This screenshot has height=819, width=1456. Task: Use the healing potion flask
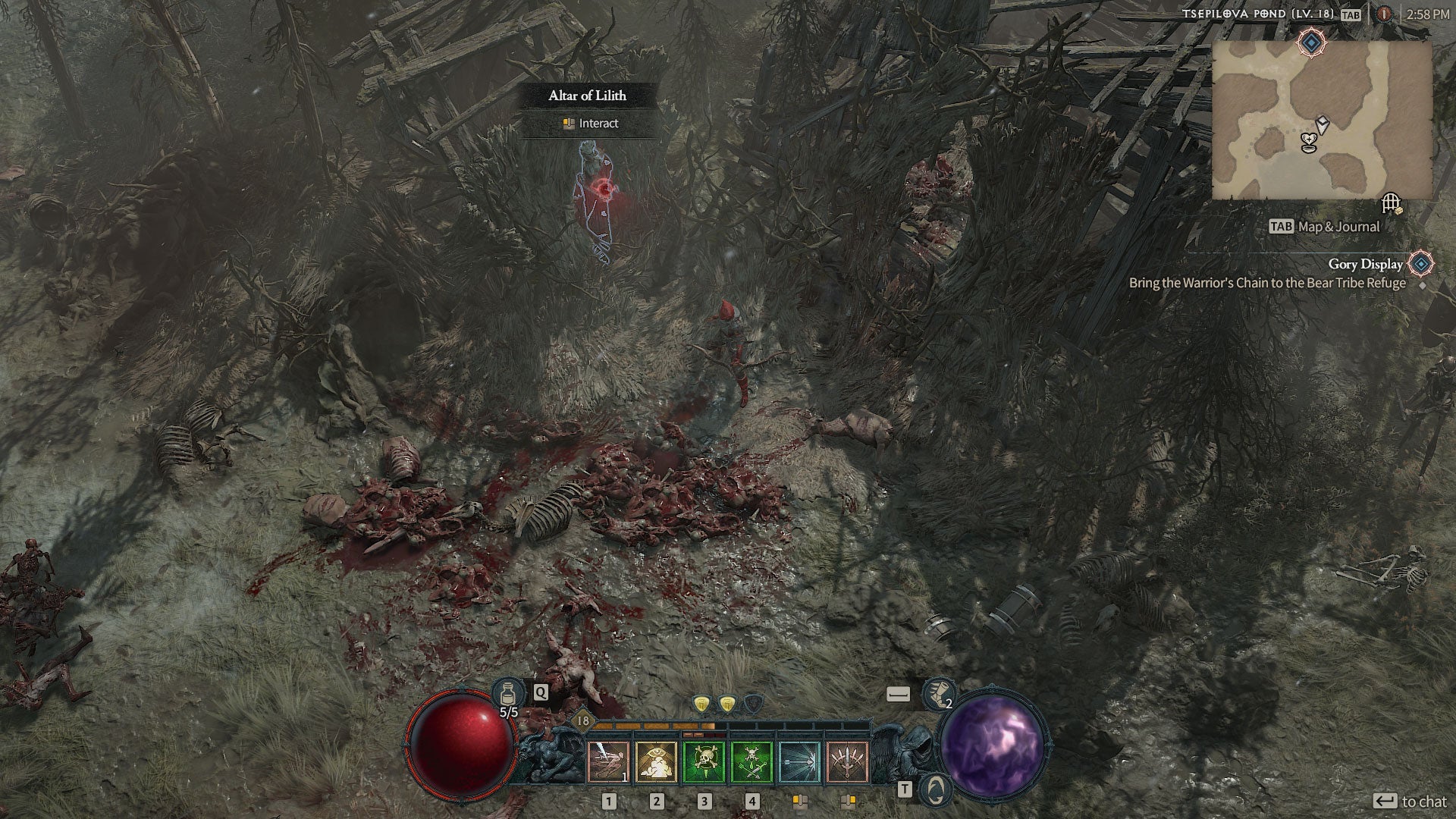(507, 693)
